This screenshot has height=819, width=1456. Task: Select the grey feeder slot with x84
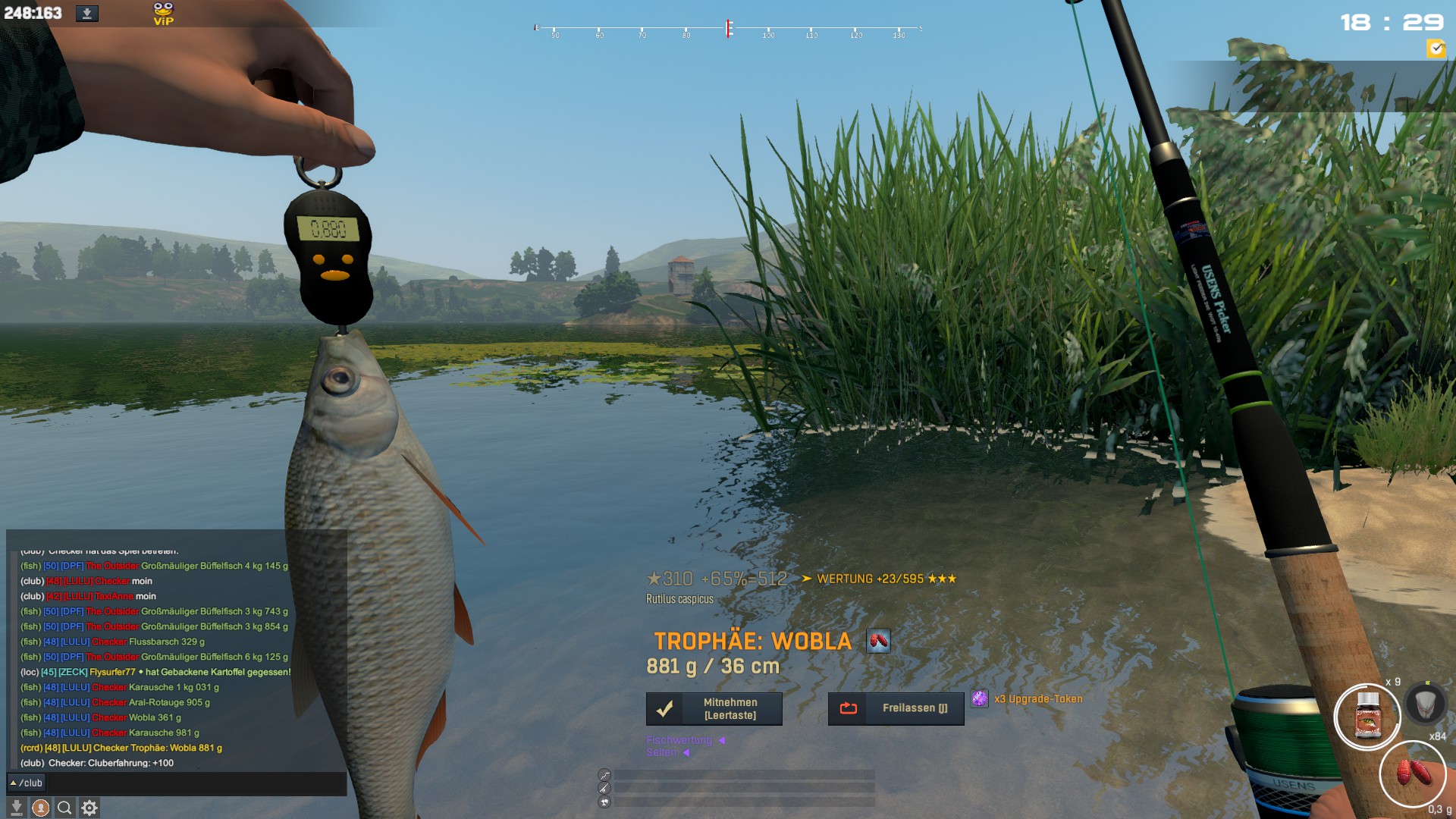tap(1425, 704)
